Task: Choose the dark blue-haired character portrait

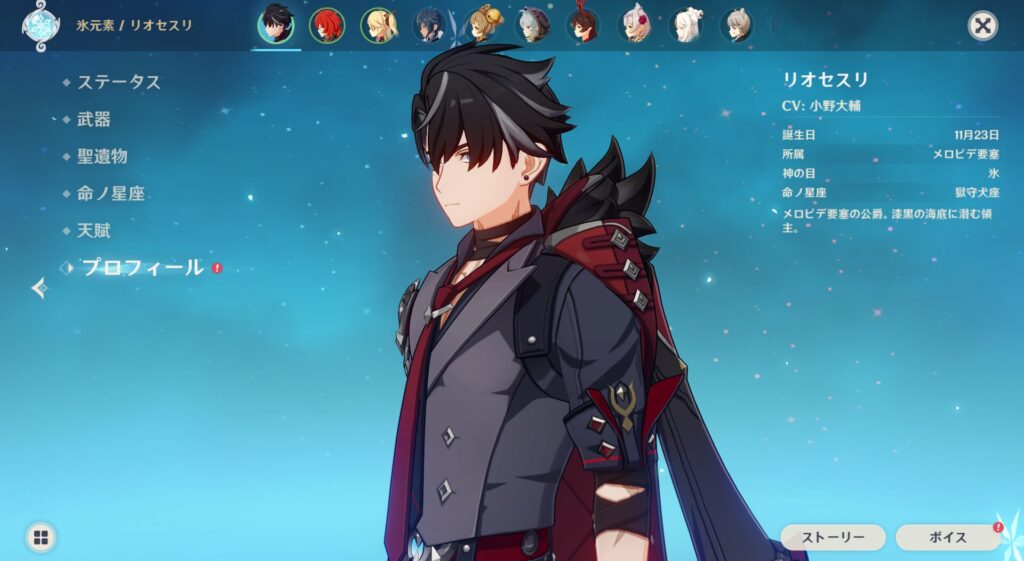Action: click(430, 25)
